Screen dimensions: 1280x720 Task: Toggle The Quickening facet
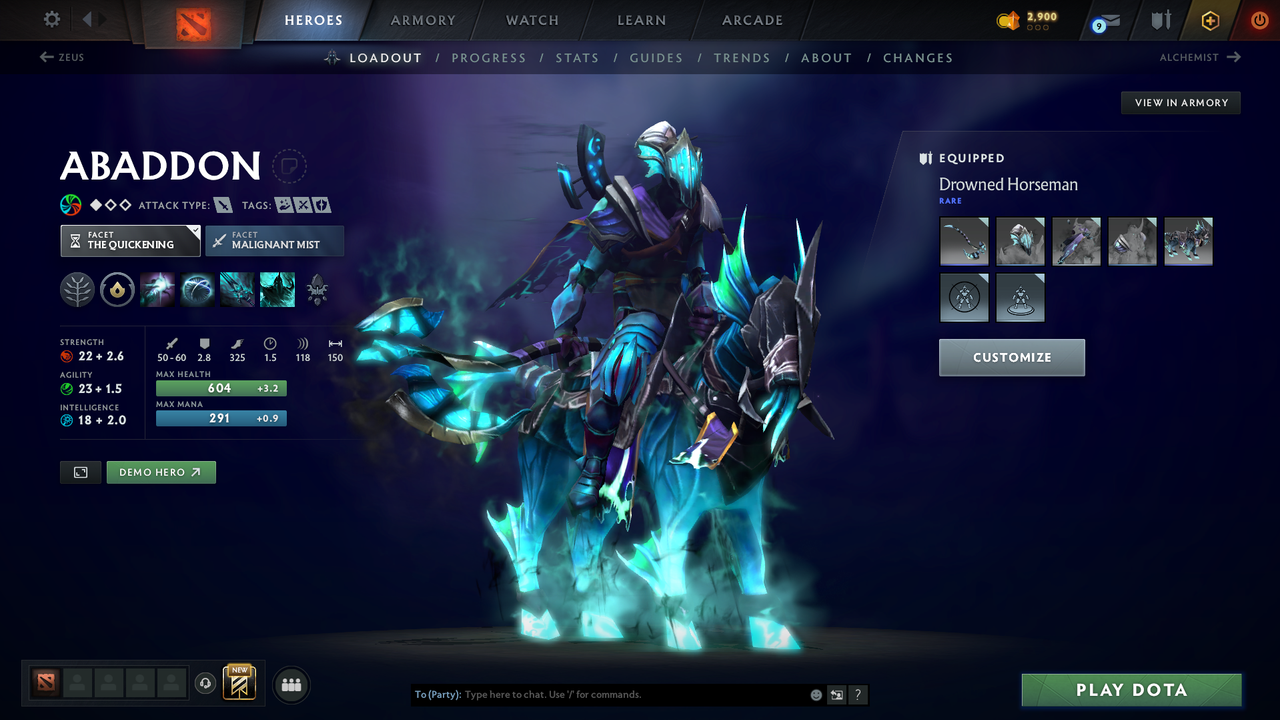pyautogui.click(x=130, y=240)
